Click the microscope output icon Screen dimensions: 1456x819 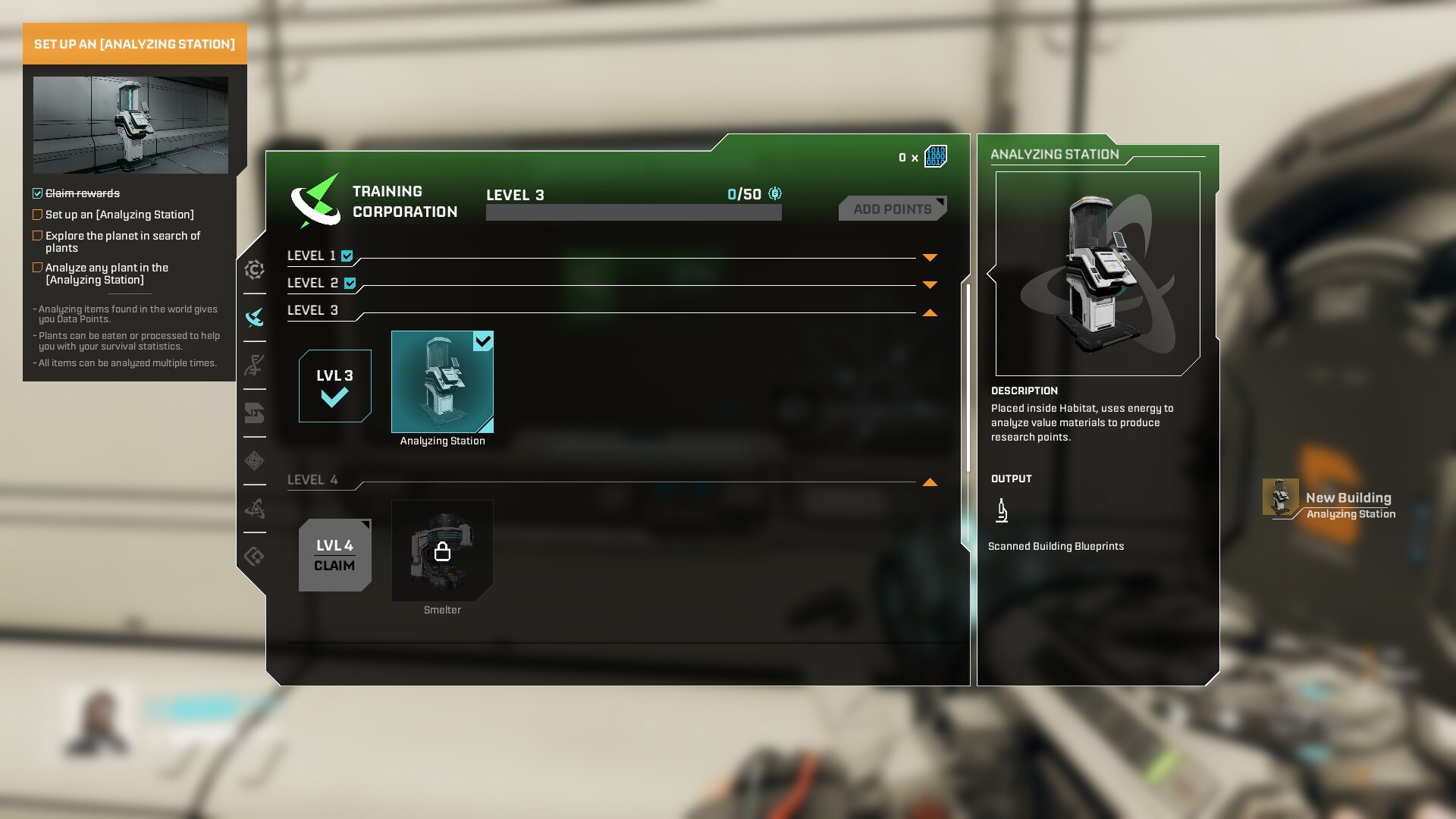pyautogui.click(x=1002, y=511)
